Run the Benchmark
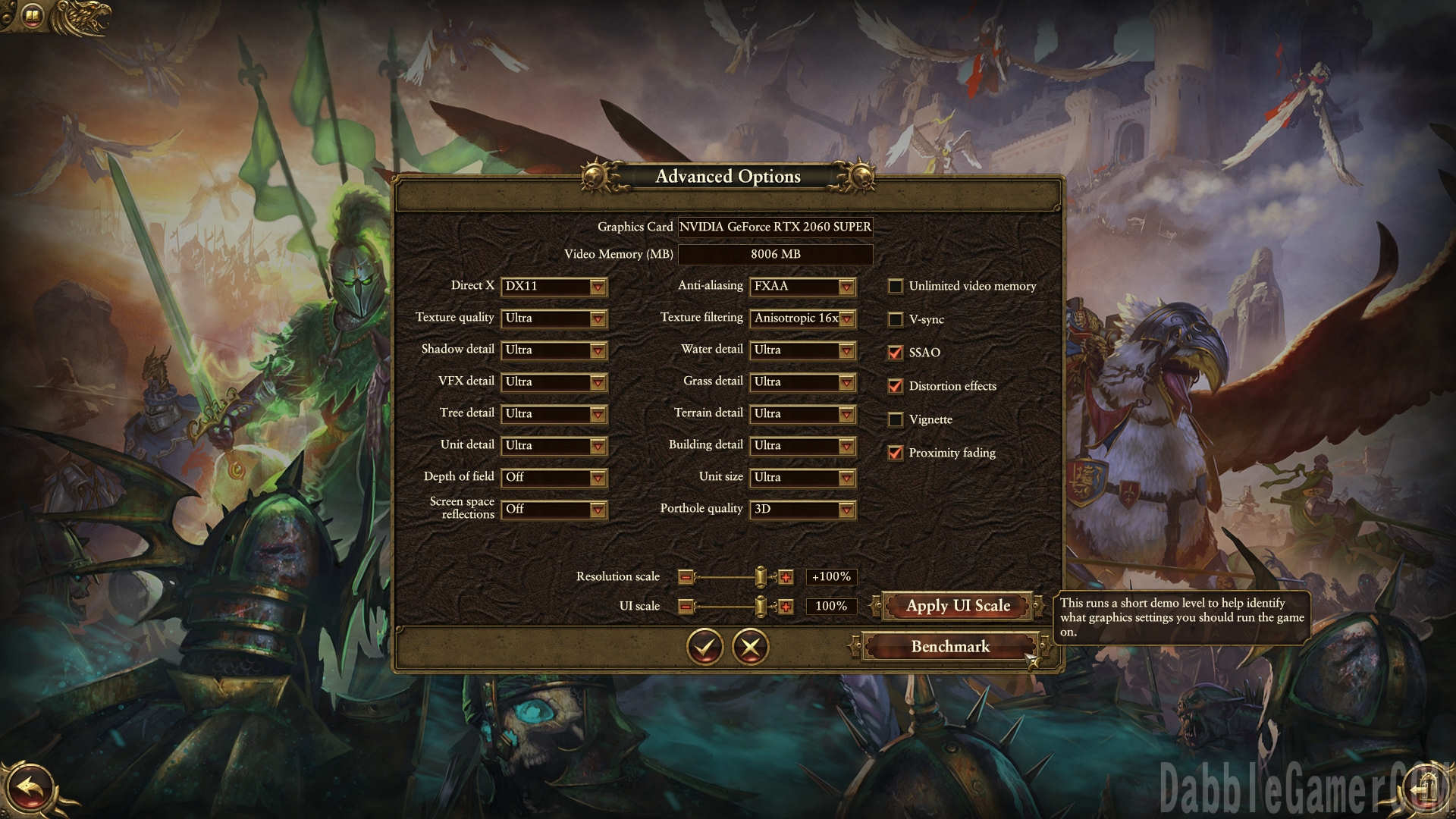This screenshot has height=819, width=1456. click(x=950, y=647)
